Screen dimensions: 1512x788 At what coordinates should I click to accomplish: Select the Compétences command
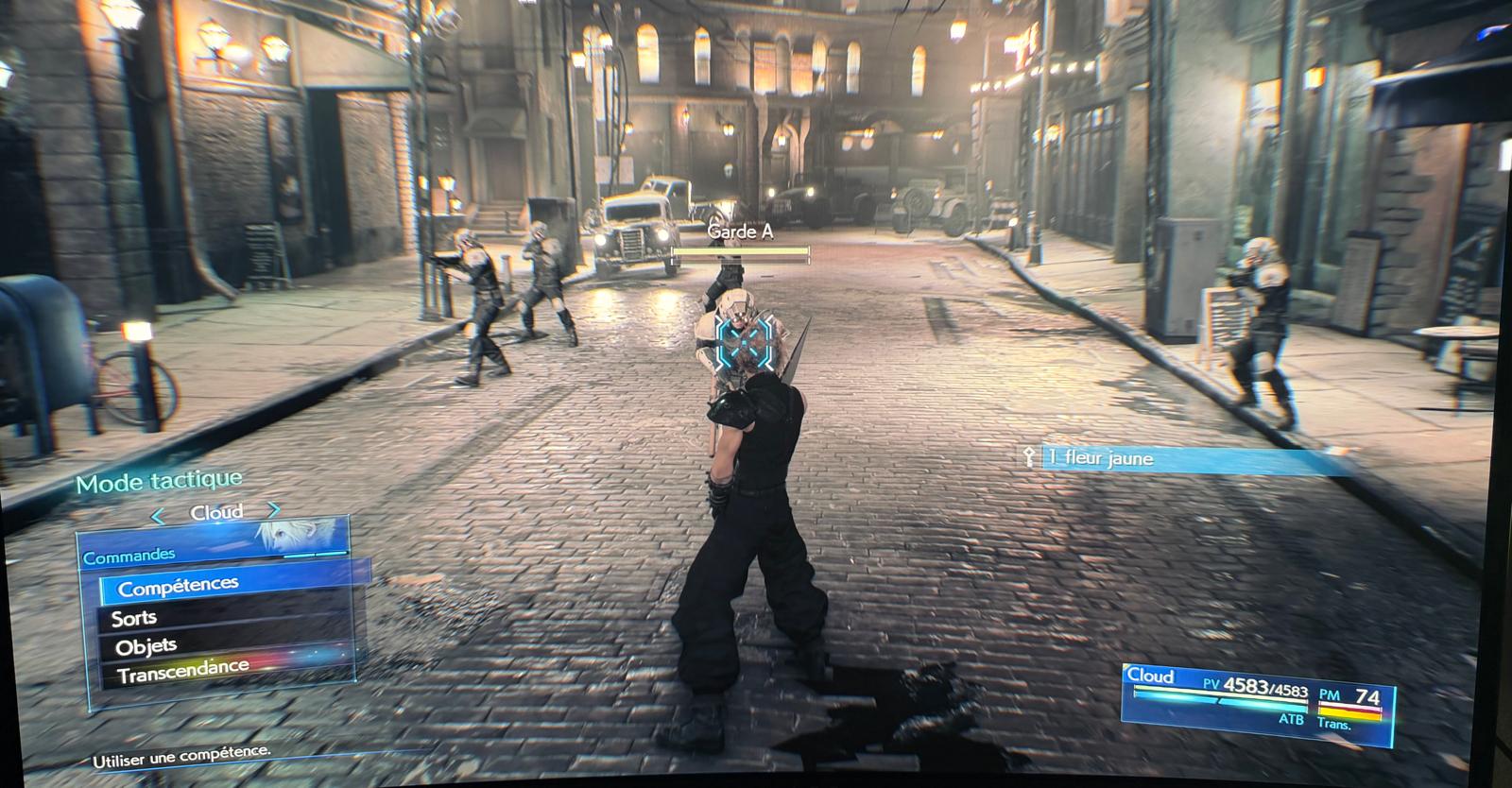180,586
